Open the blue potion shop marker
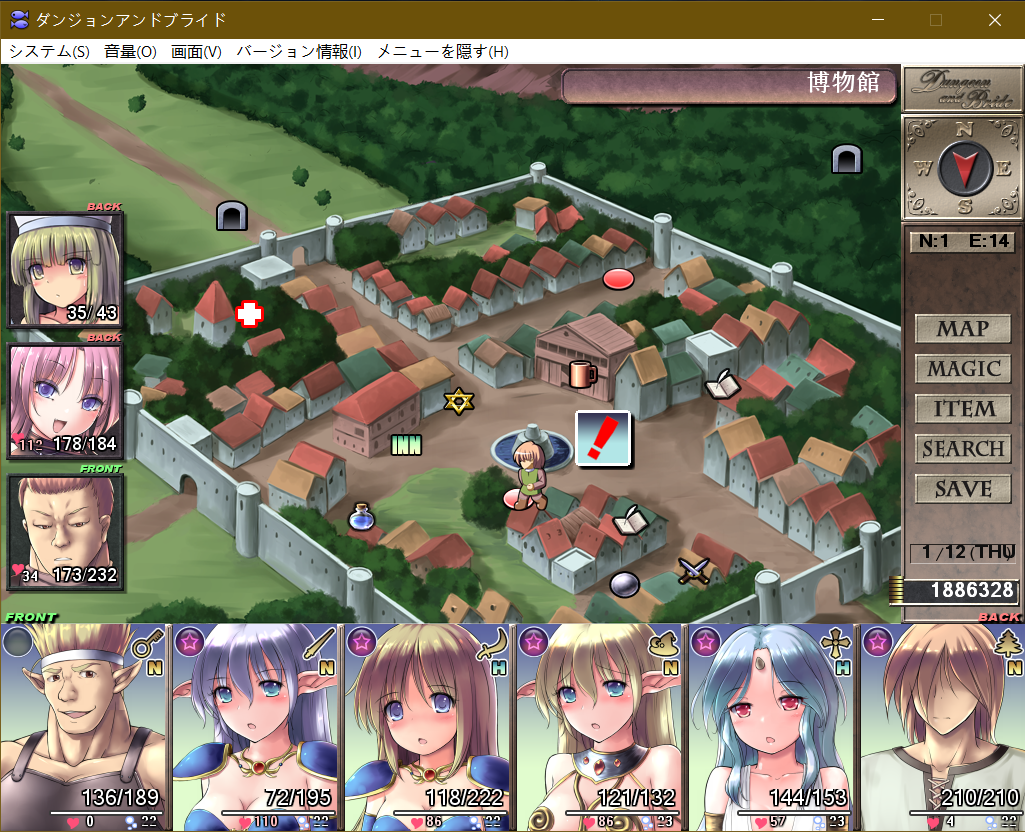This screenshot has width=1025, height=832. [361, 517]
